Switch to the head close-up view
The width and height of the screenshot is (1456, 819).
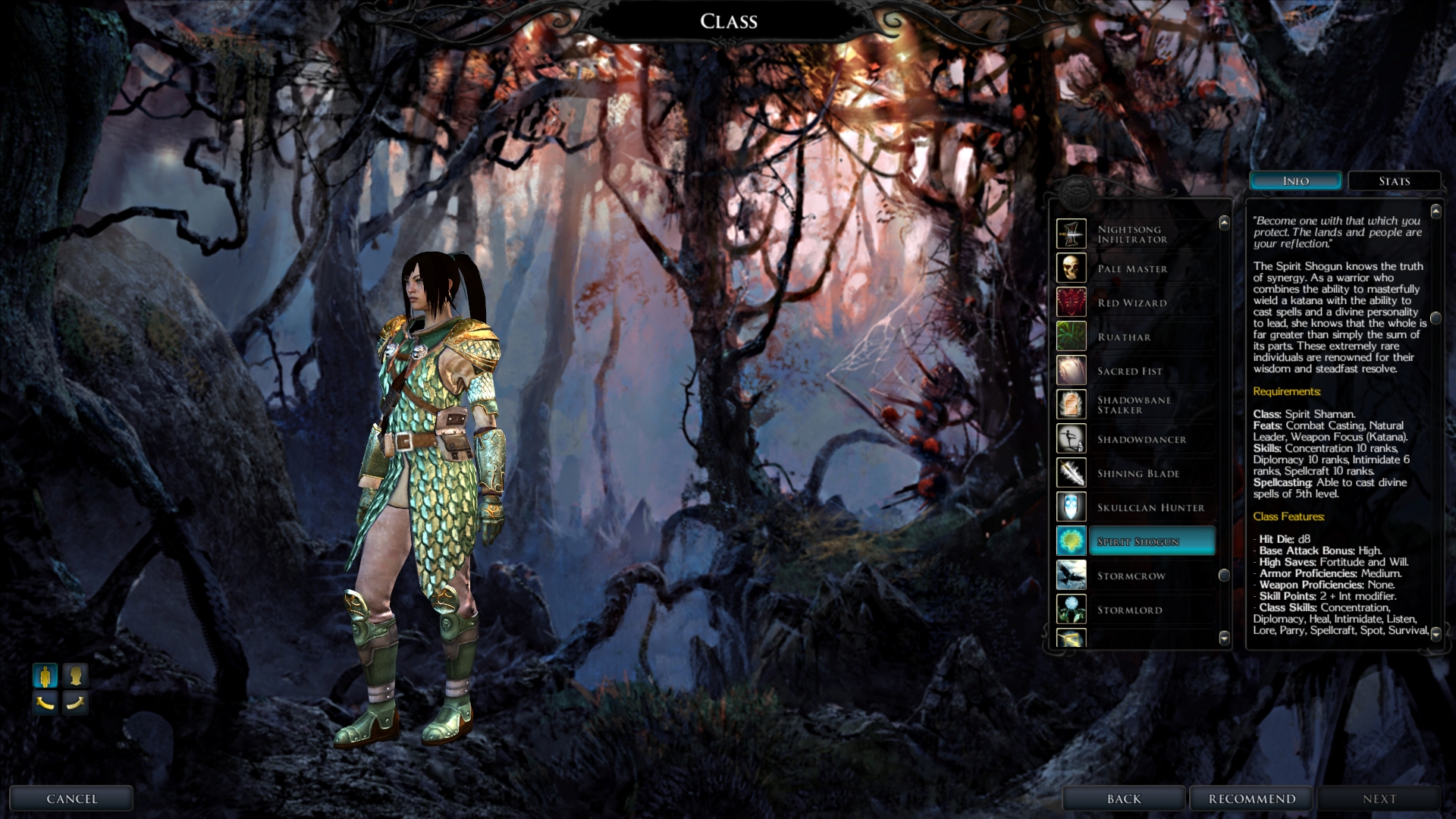pyautogui.click(x=75, y=675)
